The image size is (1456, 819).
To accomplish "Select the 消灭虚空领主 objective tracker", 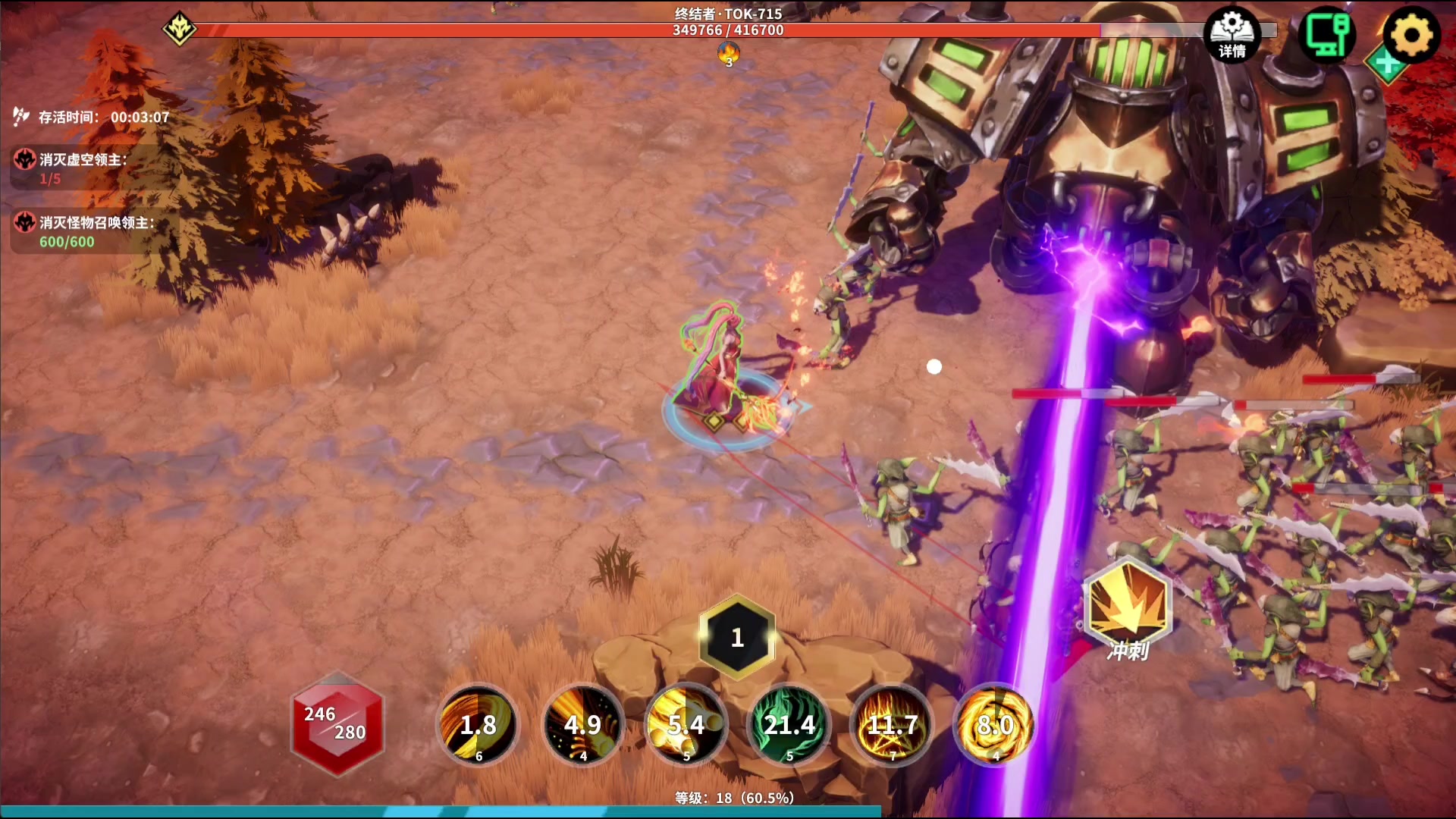I will (83, 168).
